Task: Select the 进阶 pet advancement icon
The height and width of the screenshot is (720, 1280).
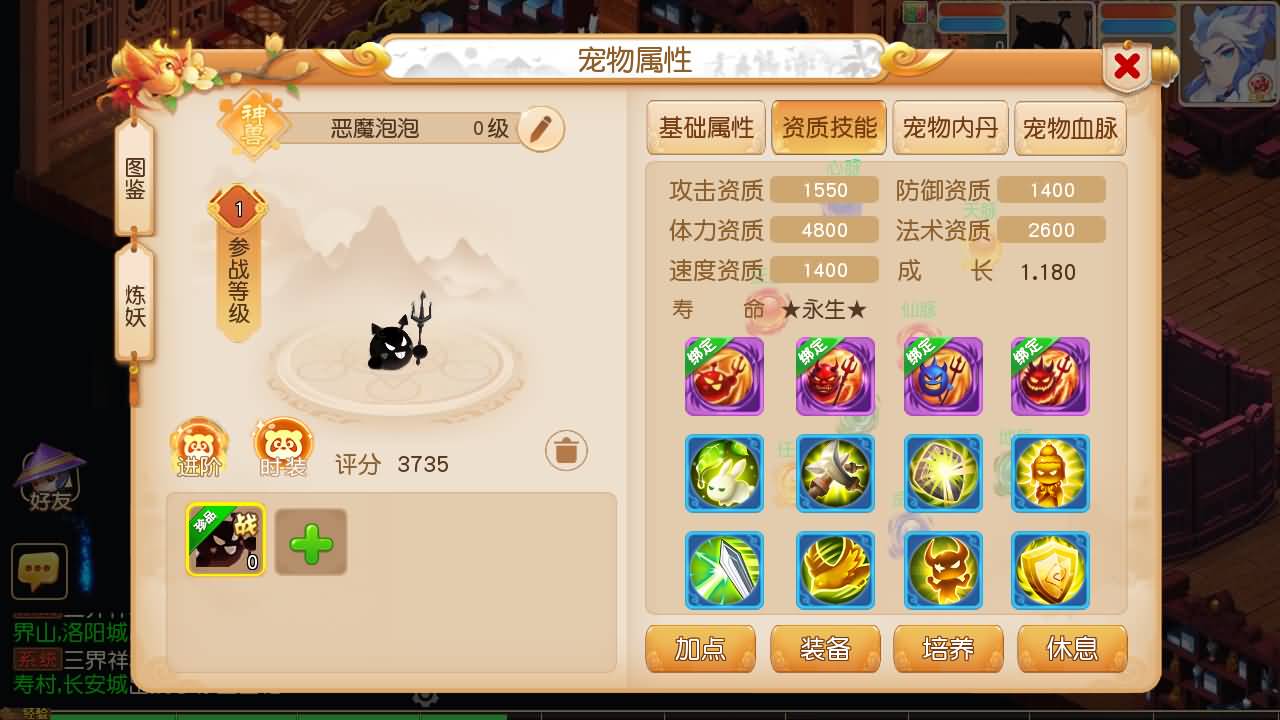Action: click(x=199, y=446)
